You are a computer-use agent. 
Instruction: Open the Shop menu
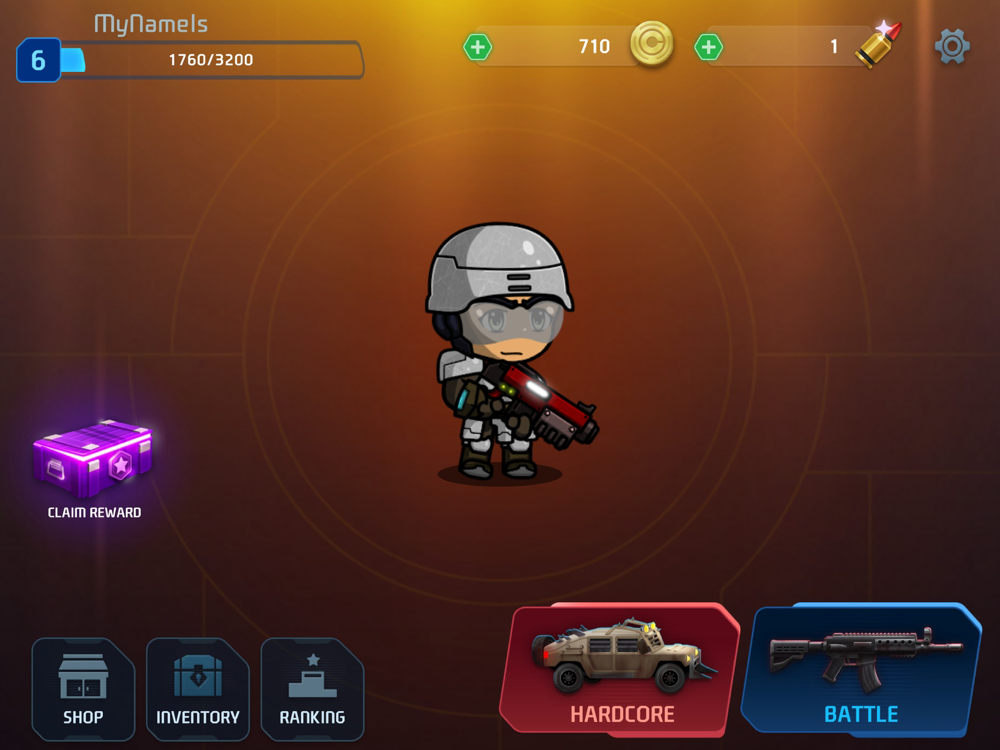click(83, 689)
